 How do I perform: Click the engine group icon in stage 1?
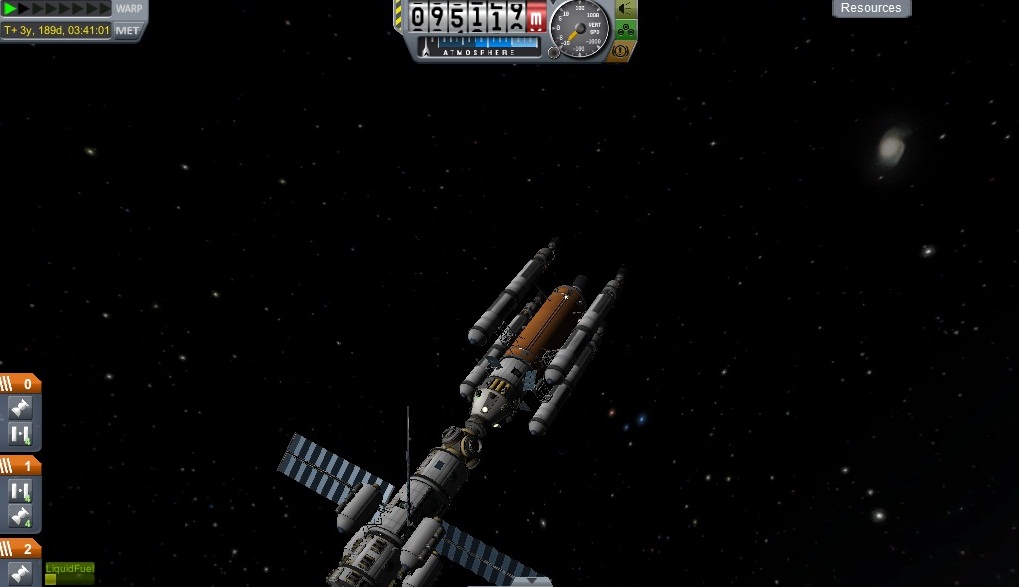click(x=21, y=516)
